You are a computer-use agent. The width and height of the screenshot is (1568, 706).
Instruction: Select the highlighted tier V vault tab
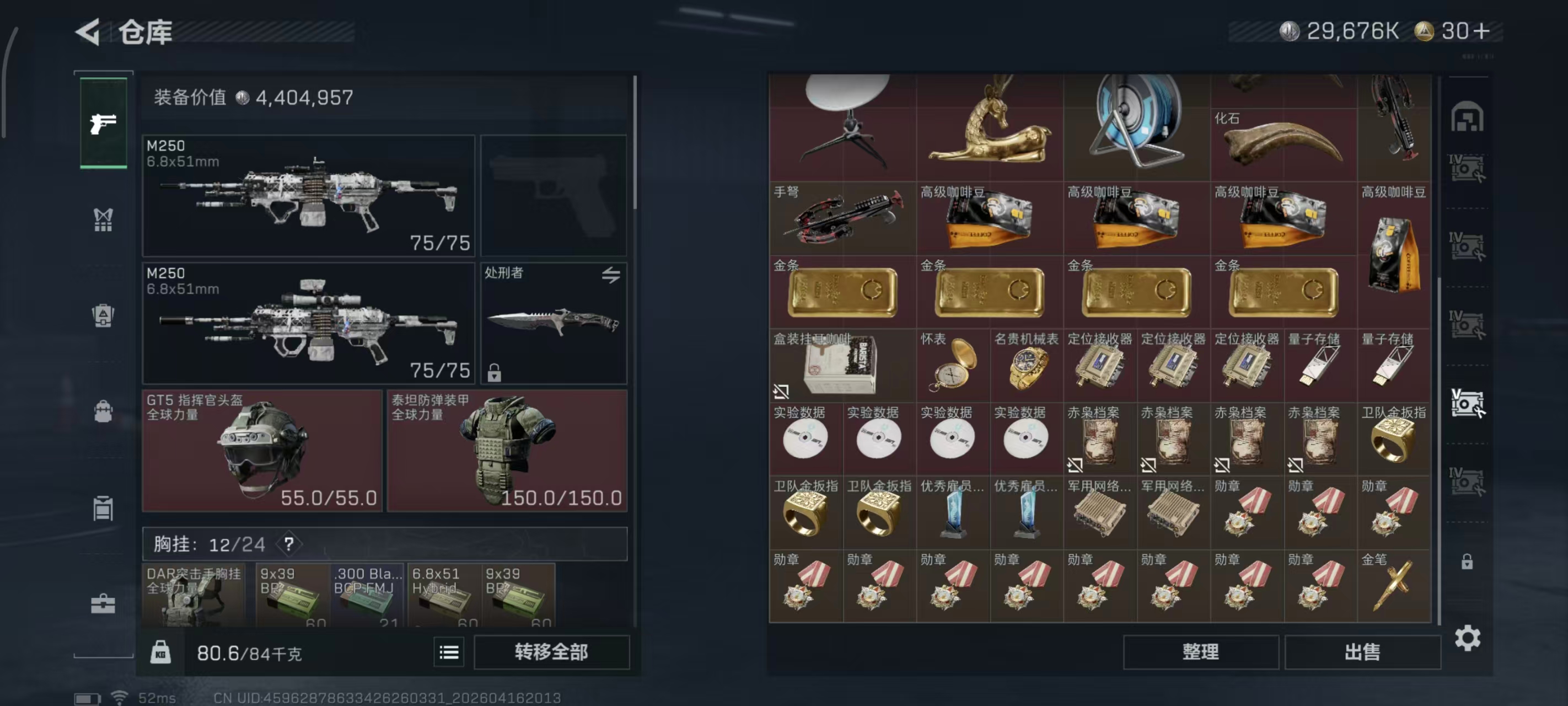1469,402
